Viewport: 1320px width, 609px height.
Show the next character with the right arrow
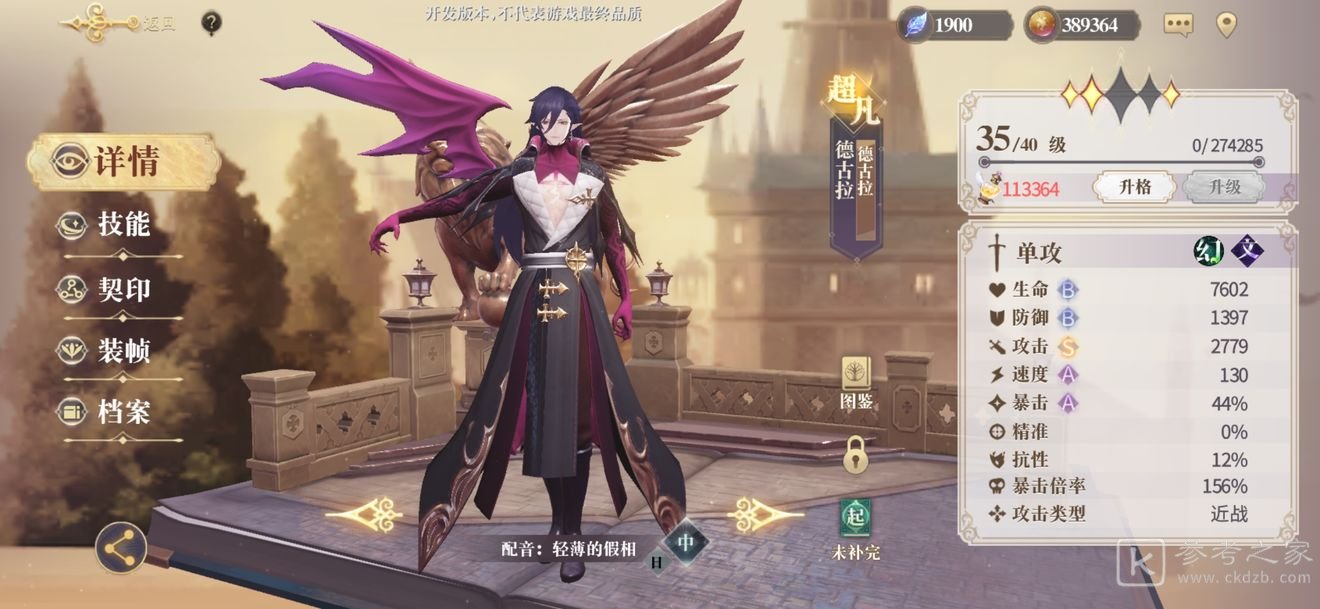[765, 515]
